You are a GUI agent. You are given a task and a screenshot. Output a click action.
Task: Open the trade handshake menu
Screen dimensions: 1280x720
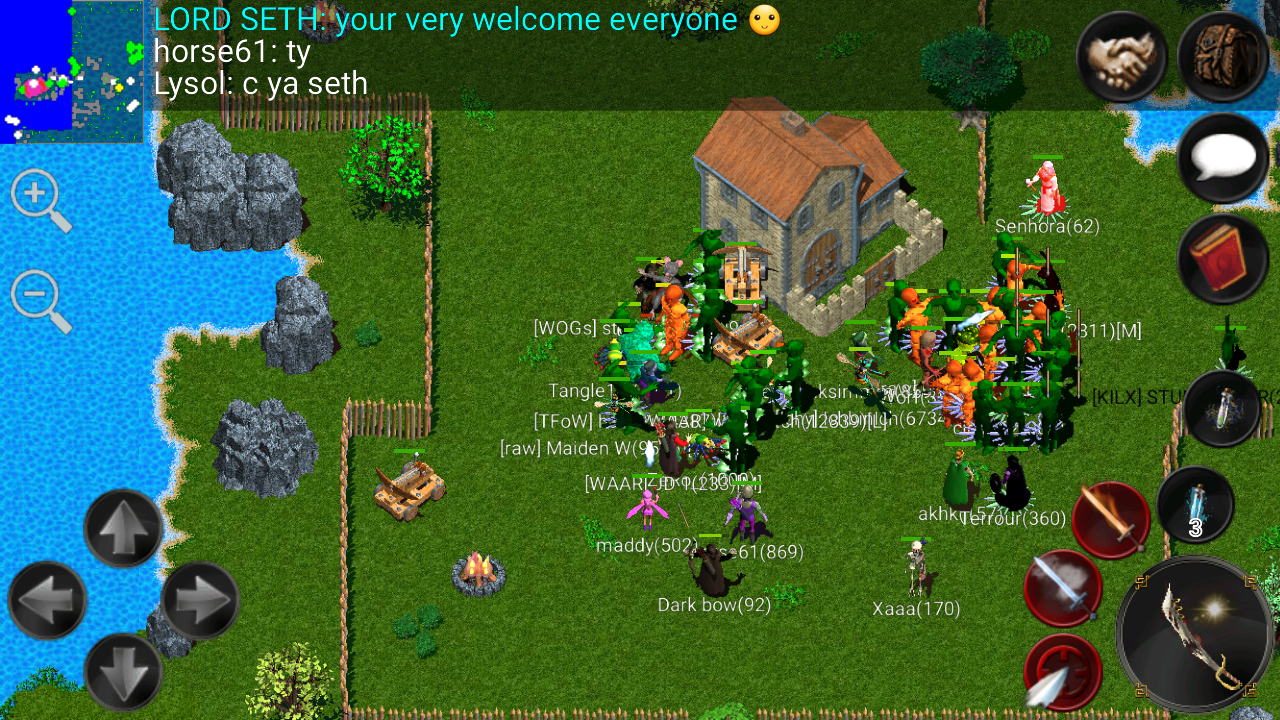[x=1121, y=57]
